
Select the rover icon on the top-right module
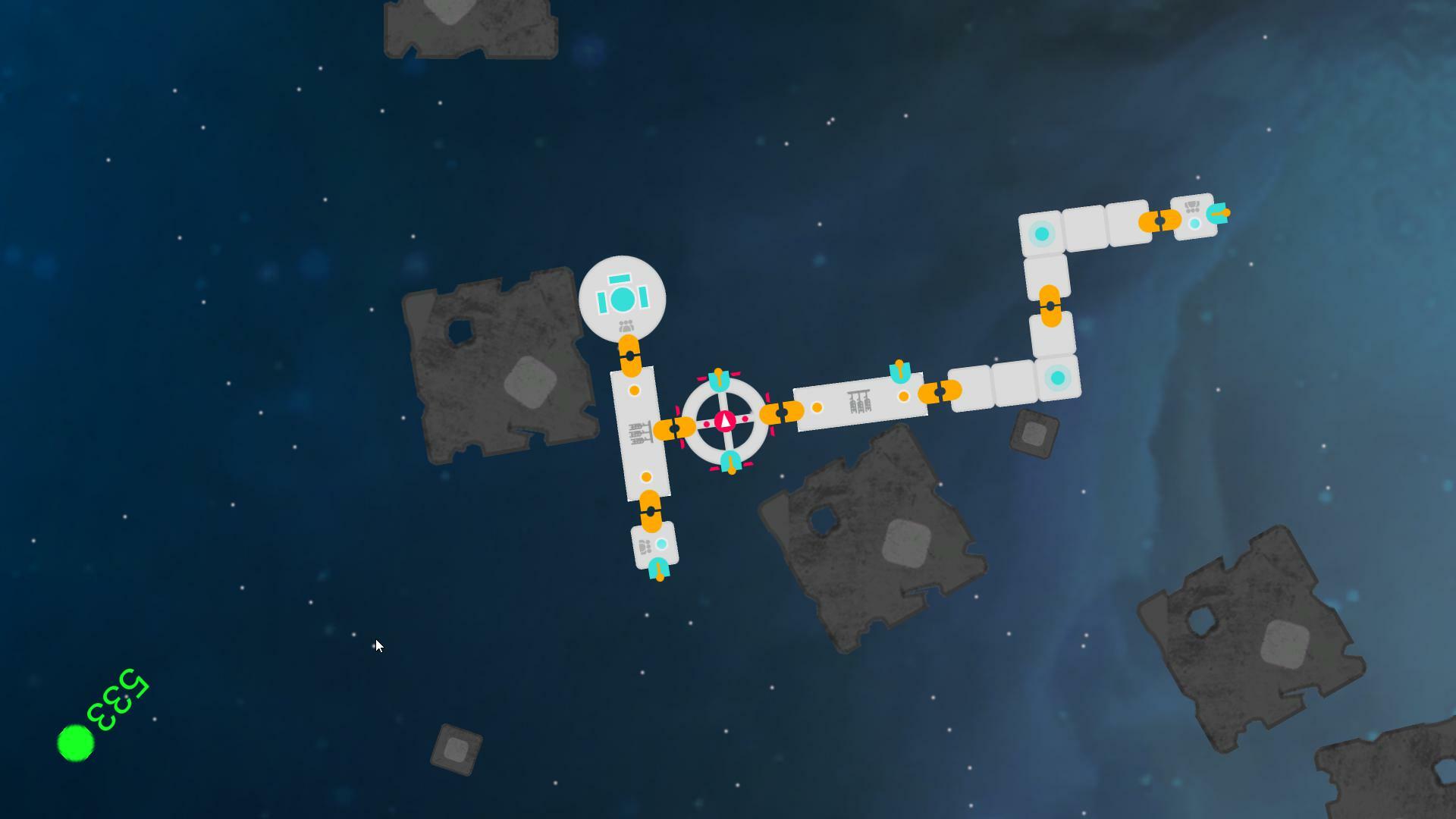pos(1192,206)
